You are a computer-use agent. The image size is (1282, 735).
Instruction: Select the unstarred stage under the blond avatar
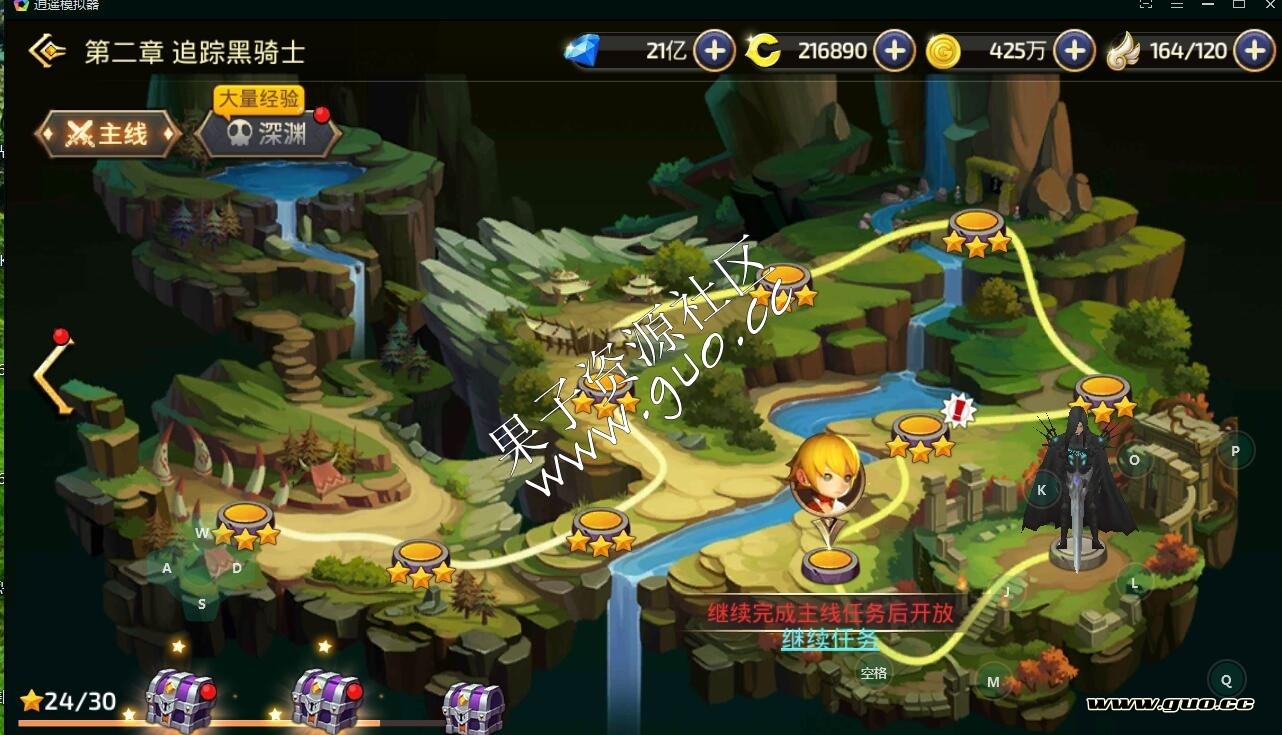(x=830, y=565)
